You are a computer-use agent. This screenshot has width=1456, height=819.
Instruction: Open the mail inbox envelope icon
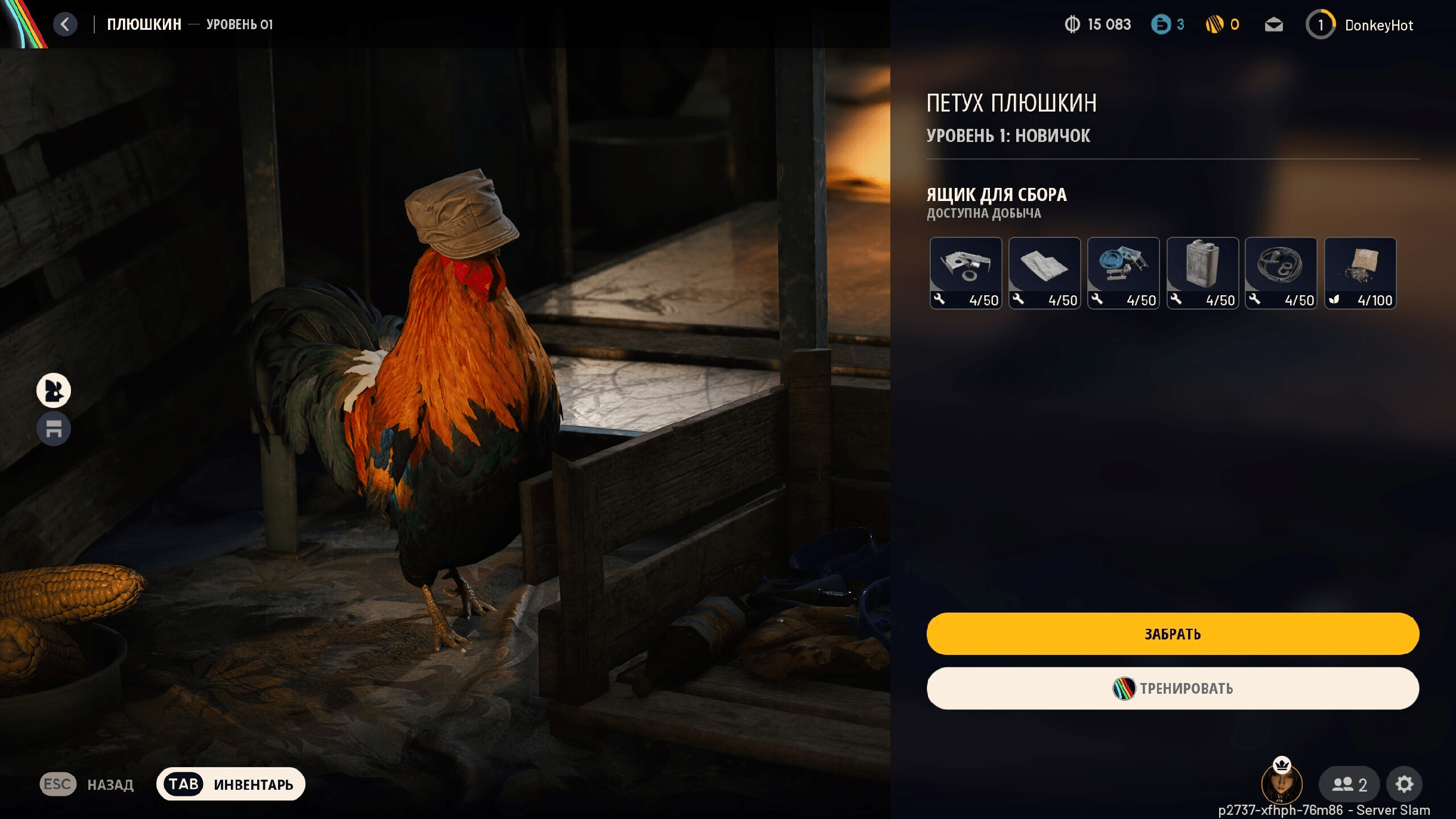[x=1273, y=25]
